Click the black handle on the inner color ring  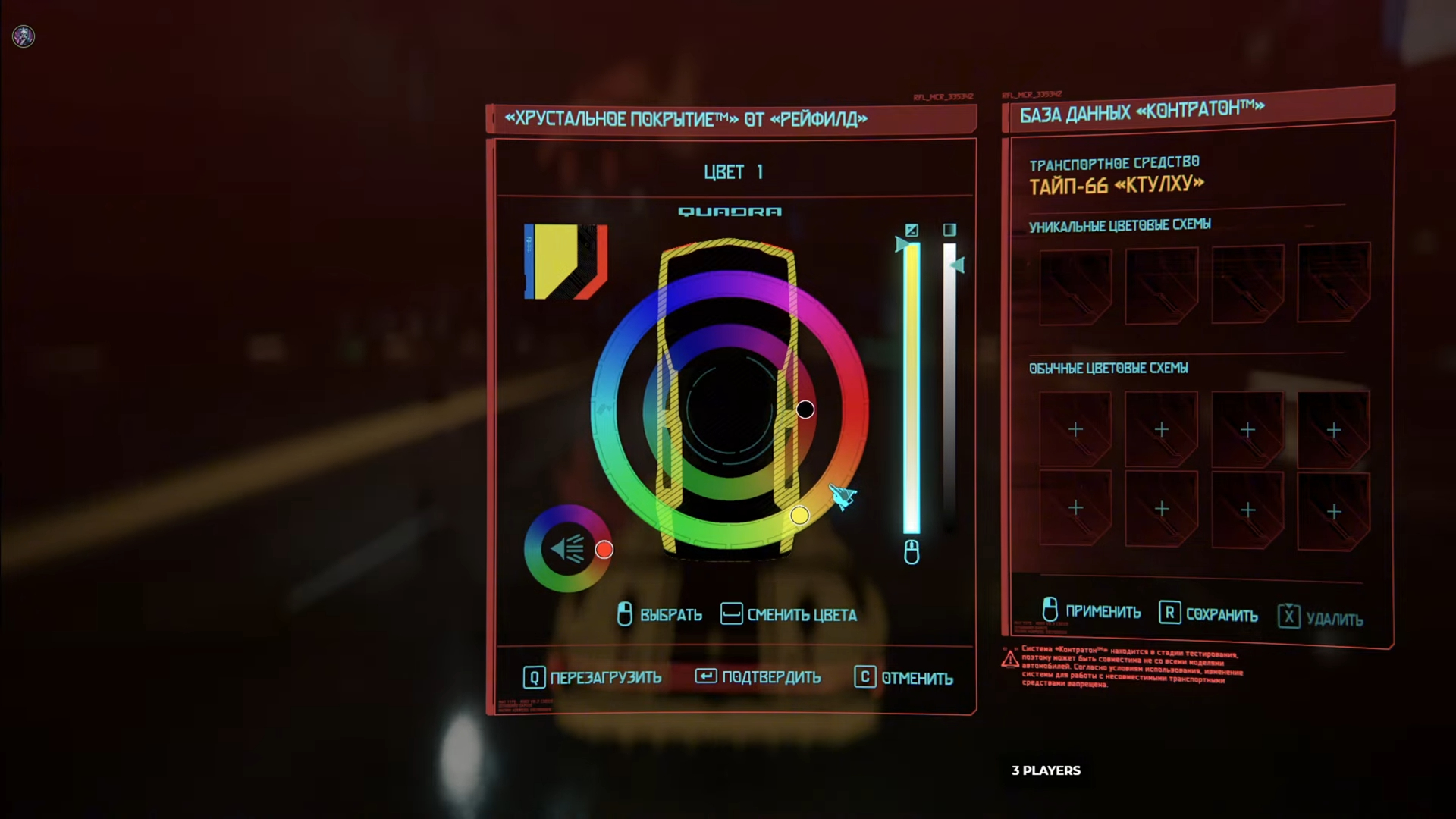click(805, 409)
